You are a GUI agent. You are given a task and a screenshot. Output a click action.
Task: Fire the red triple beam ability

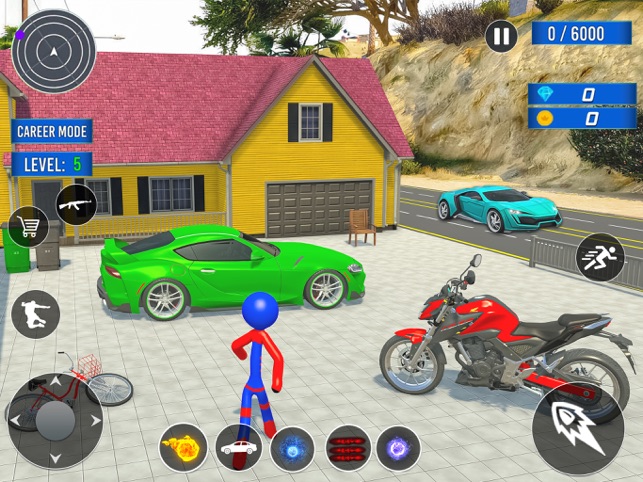(x=348, y=447)
